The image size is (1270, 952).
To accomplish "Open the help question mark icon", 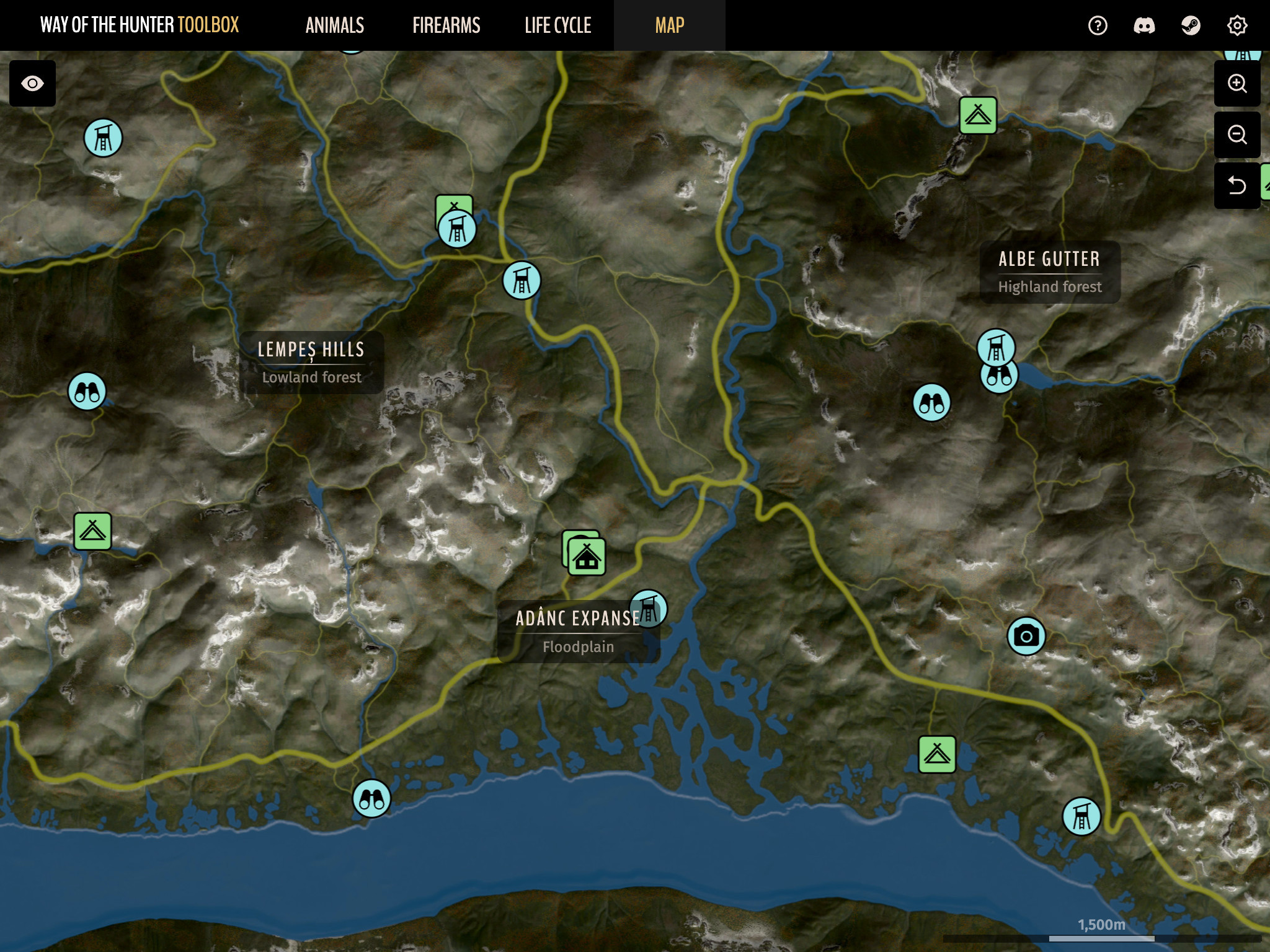I will click(x=1098, y=25).
